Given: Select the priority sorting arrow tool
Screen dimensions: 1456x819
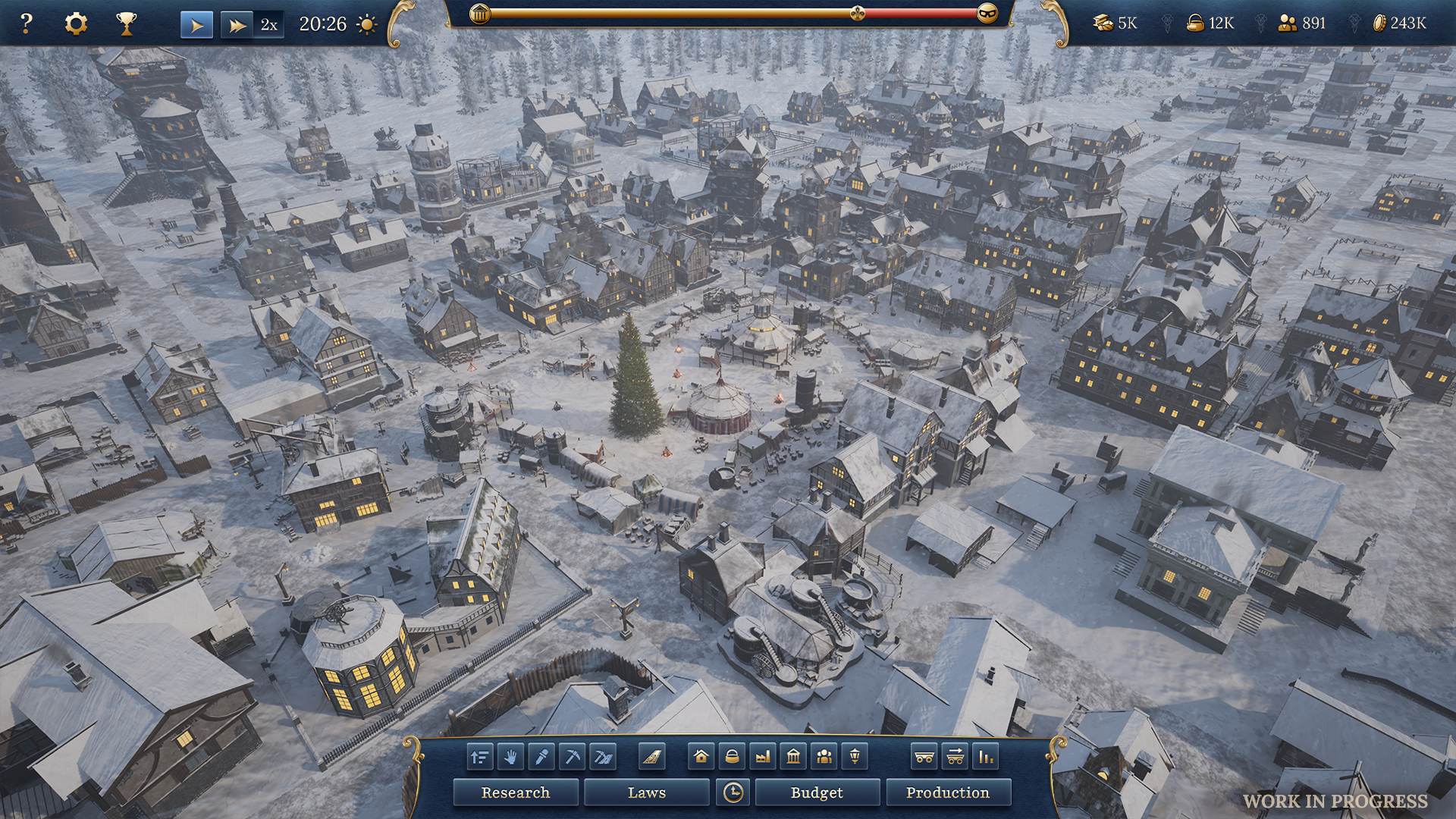Looking at the screenshot, I should pos(480,757).
